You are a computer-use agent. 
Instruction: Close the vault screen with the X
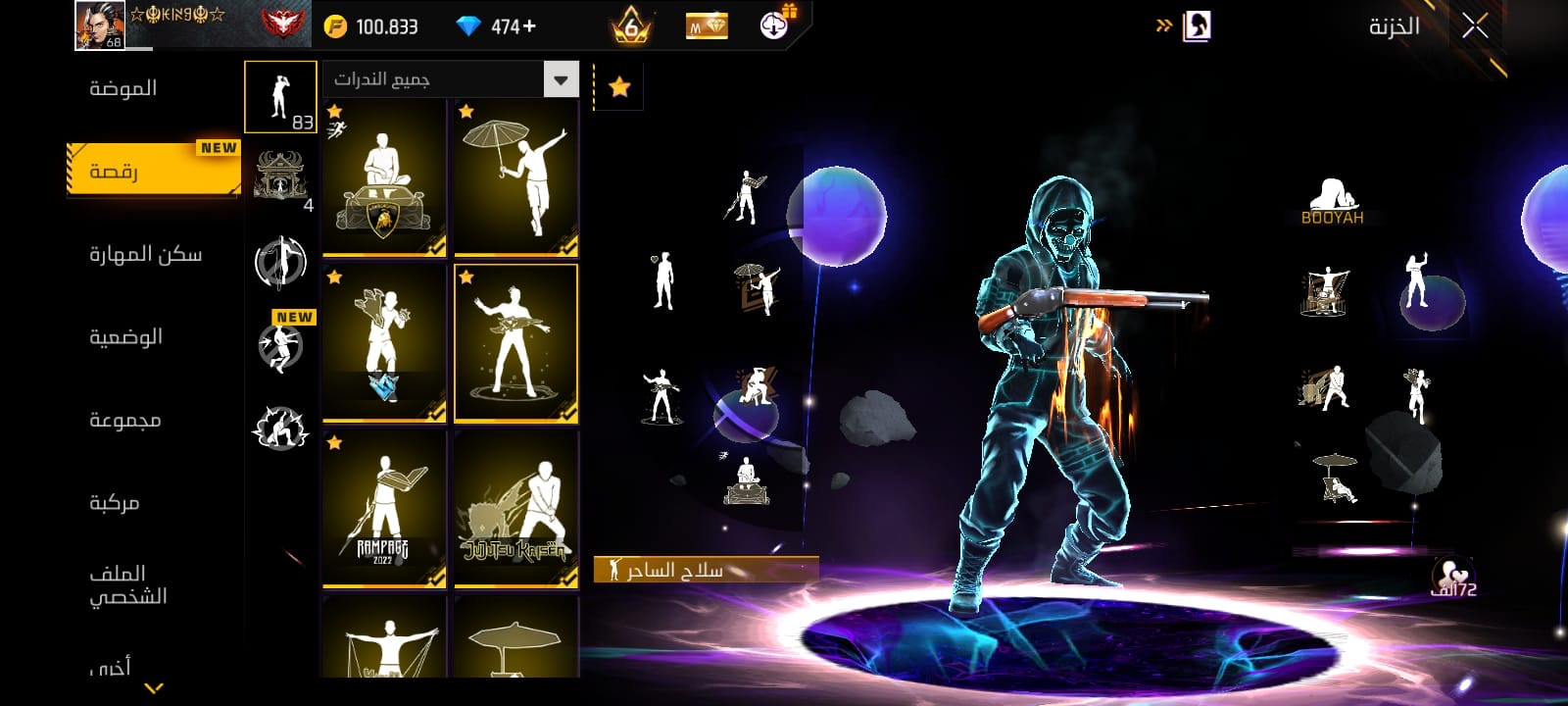pyautogui.click(x=1475, y=26)
